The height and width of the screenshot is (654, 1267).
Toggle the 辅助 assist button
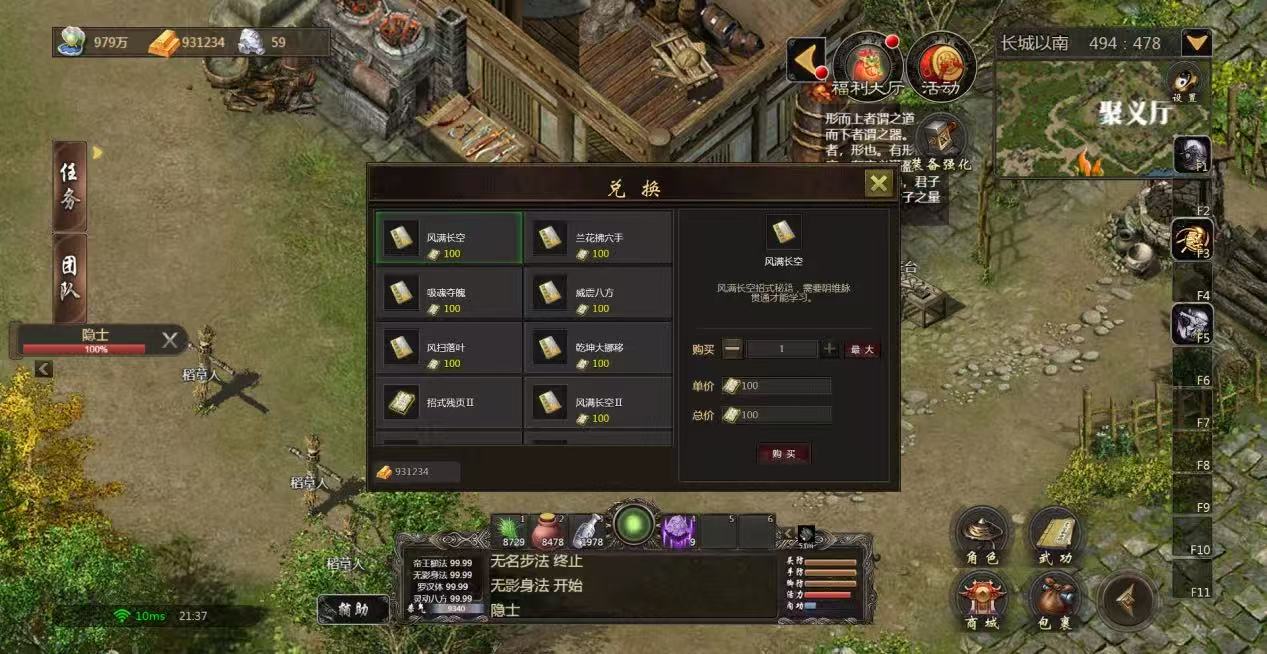point(353,608)
